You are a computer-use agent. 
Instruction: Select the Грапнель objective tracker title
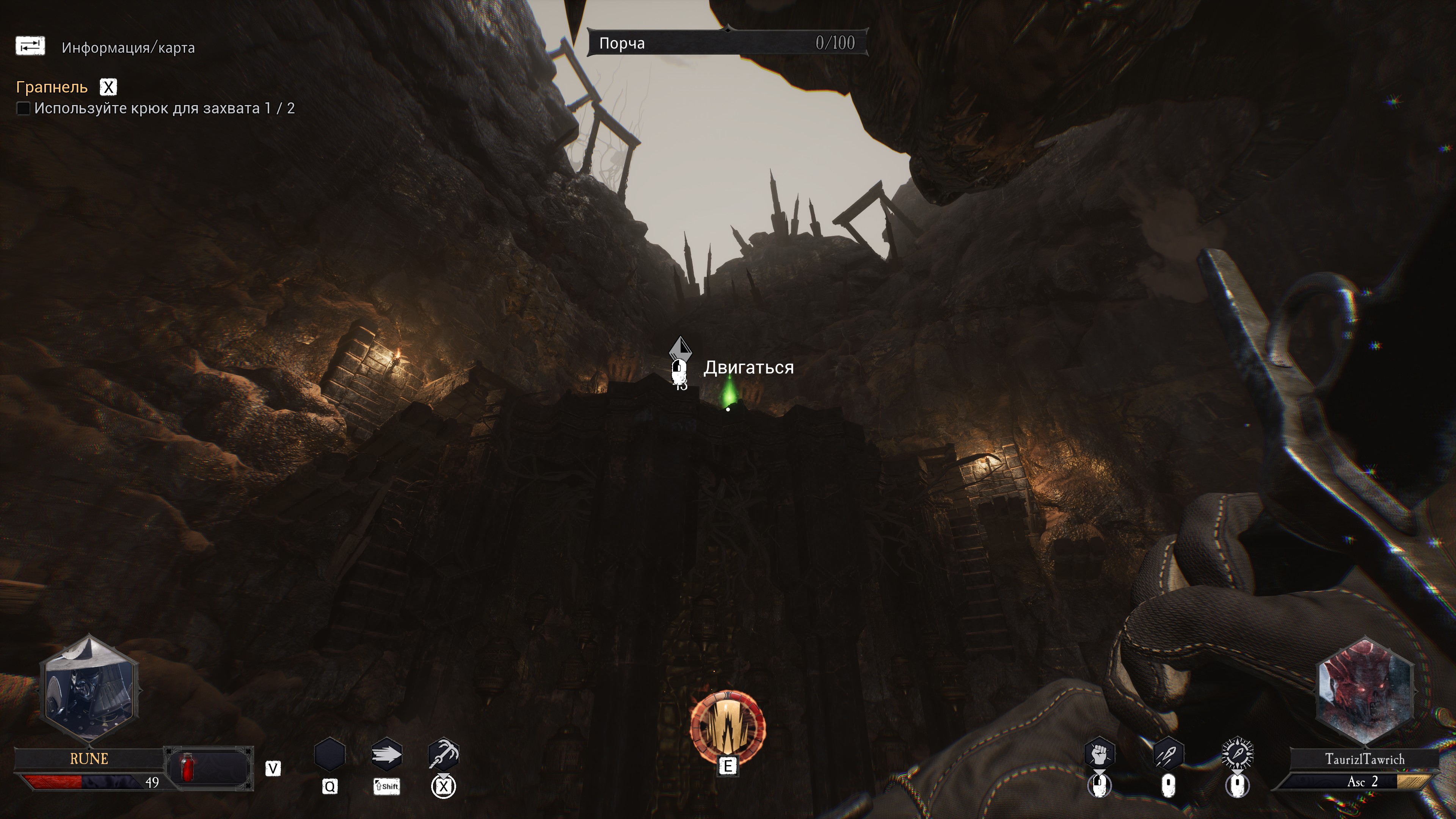coord(52,87)
